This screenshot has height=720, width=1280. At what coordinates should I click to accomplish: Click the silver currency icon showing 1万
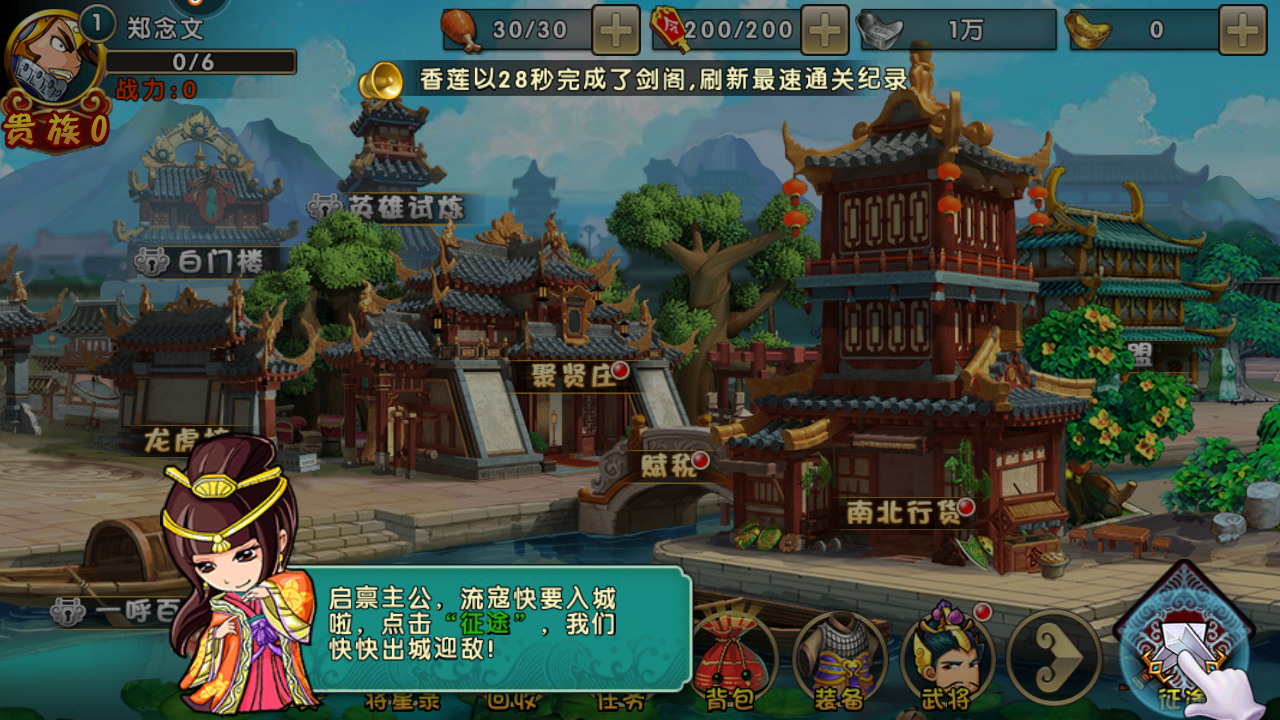pyautogui.click(x=878, y=32)
